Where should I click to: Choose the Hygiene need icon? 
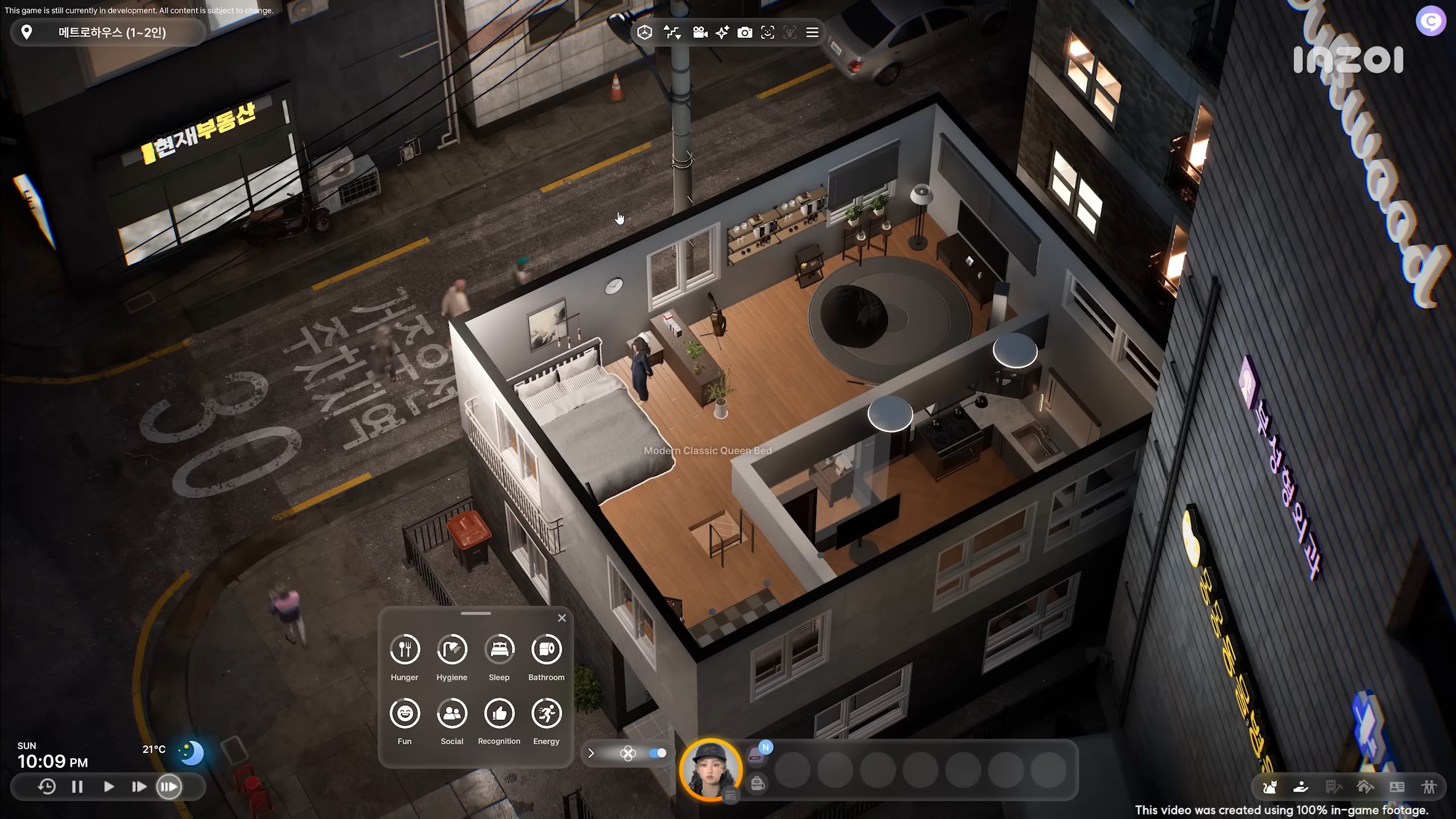[x=452, y=650]
